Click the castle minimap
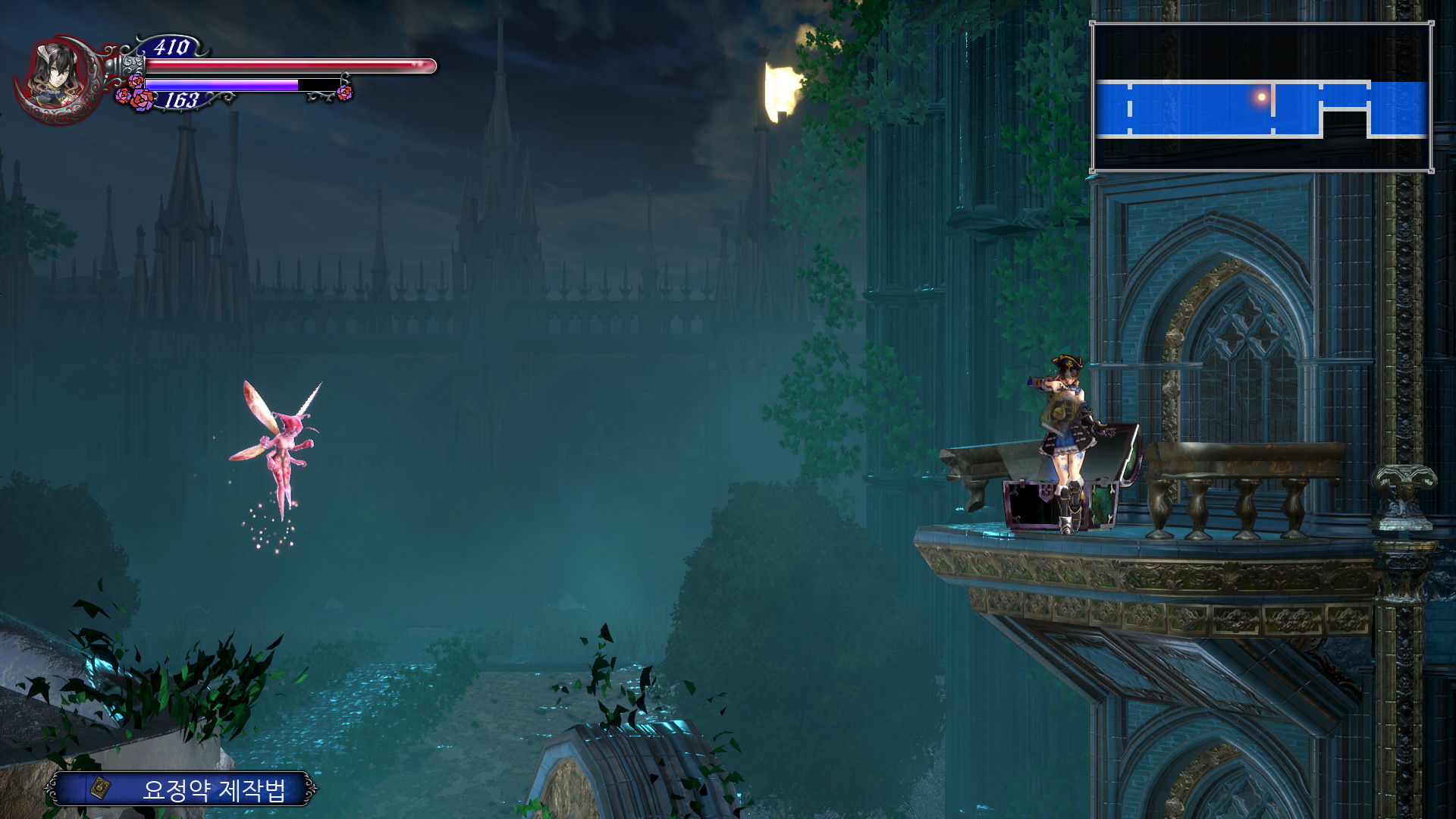The image size is (1456, 819). pos(1261,98)
